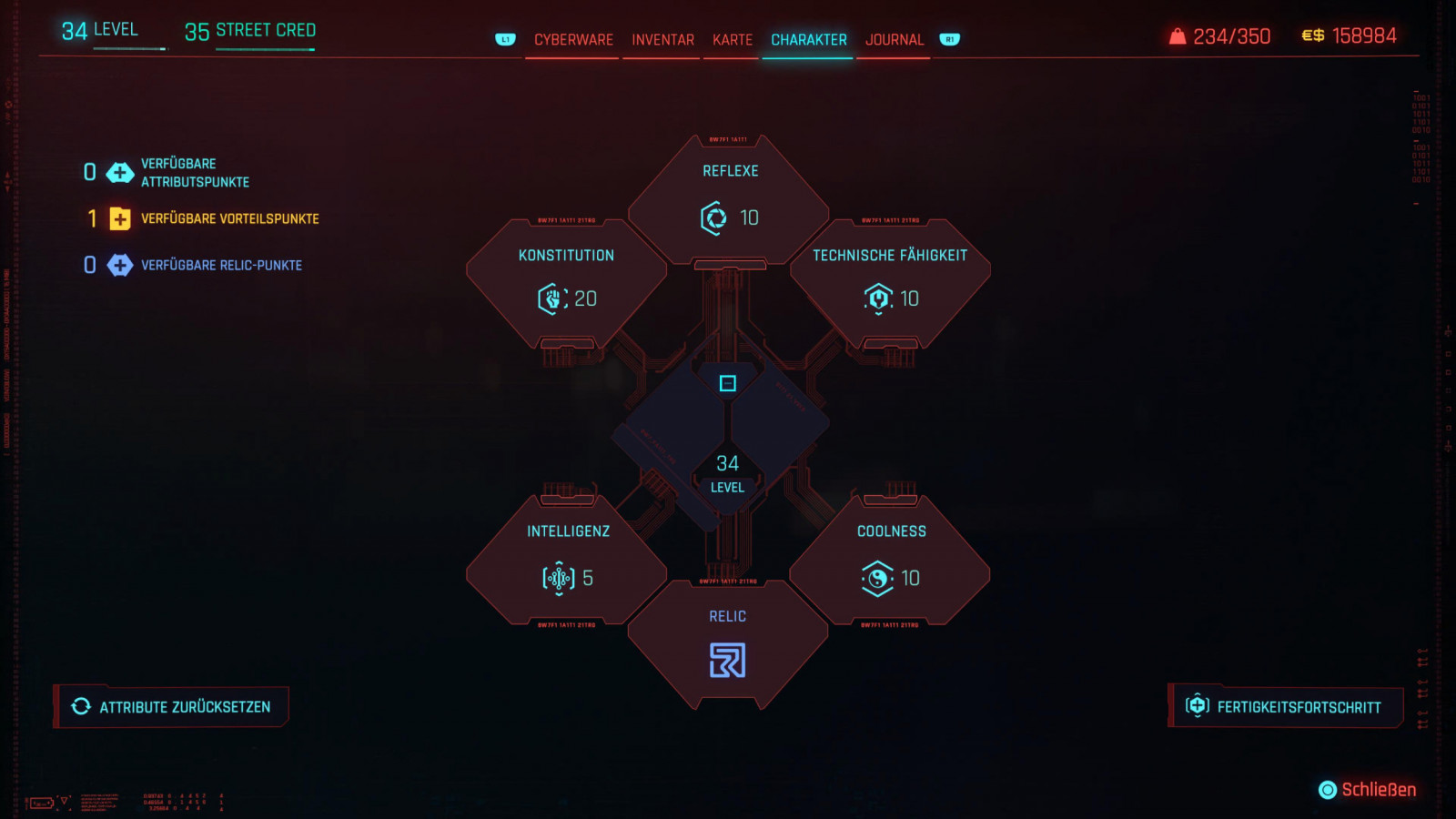Switch to the Inventar tab
The image size is (1456, 819).
(662, 40)
